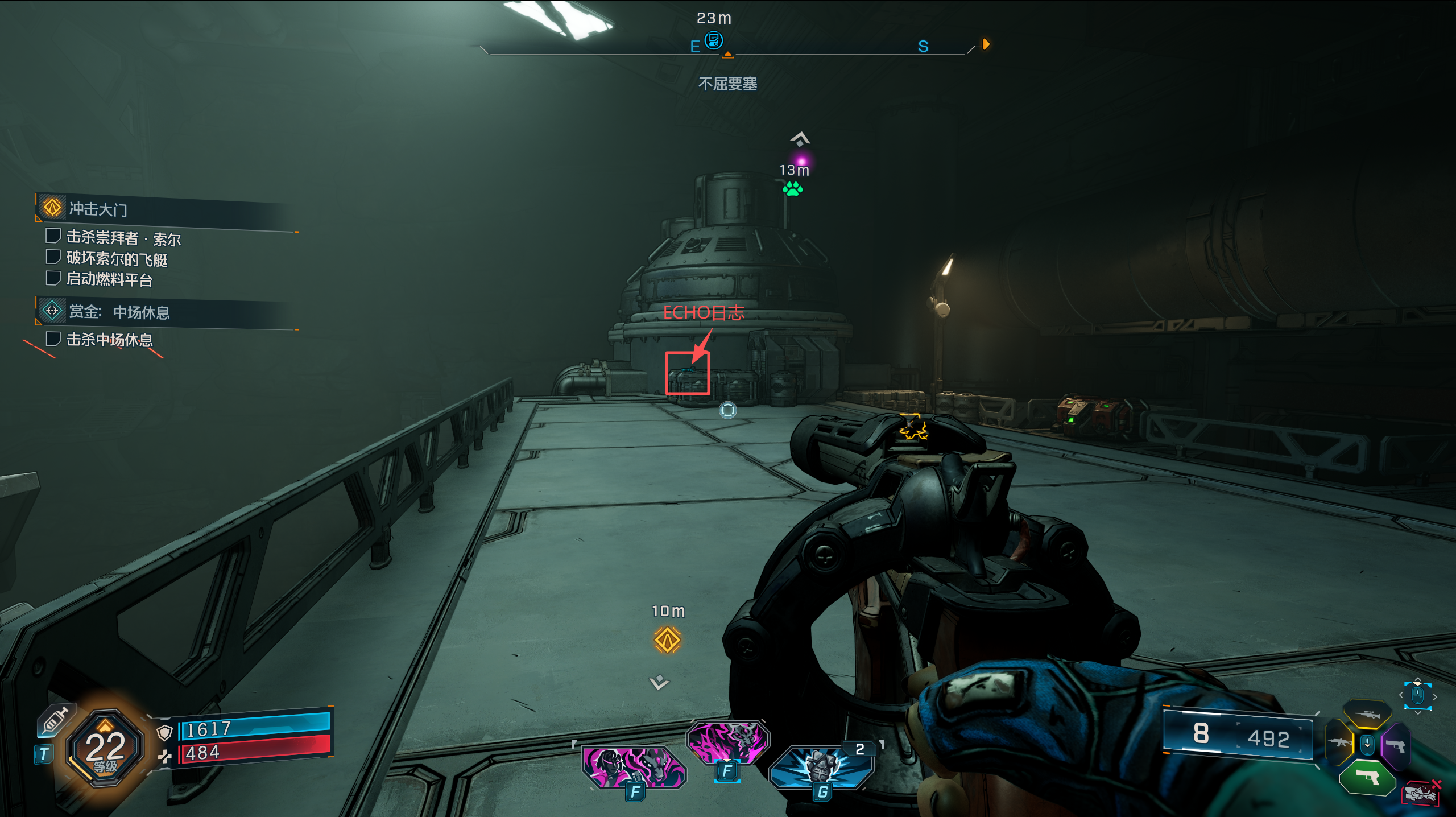Open the 赏金: 中场休息 bounty tracker

tap(119, 312)
